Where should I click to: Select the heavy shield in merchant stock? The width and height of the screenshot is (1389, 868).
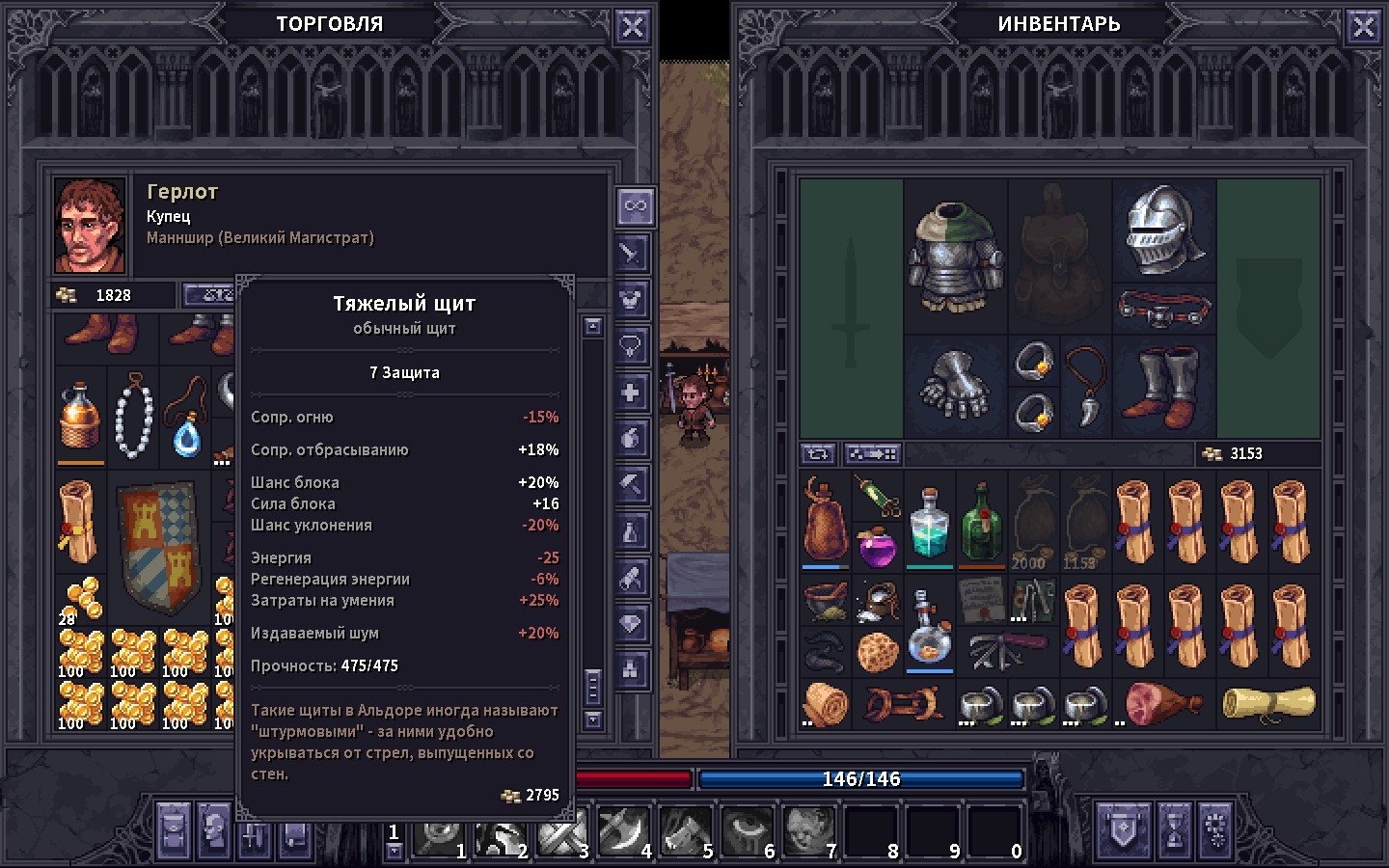click(161, 547)
